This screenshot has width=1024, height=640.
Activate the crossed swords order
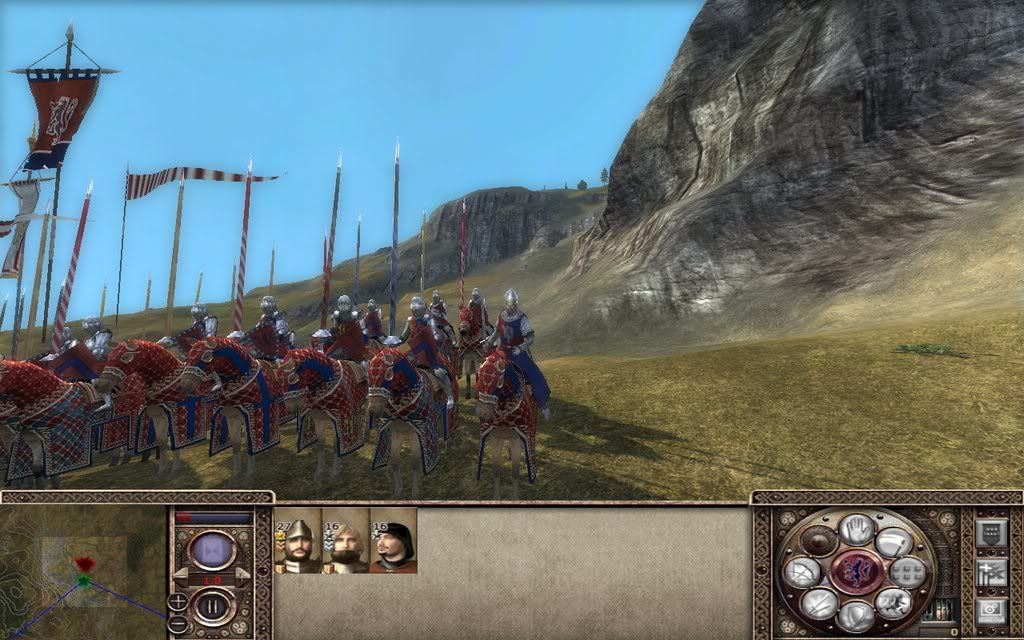(818, 604)
